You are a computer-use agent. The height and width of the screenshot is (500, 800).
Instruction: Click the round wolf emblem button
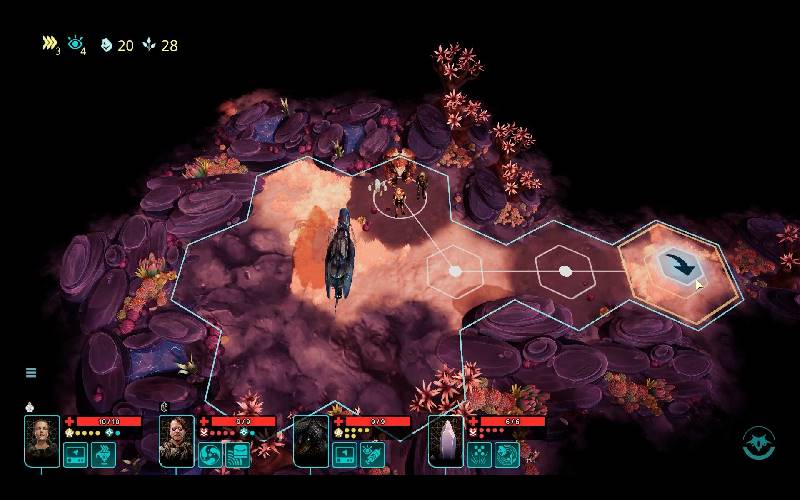[x=759, y=443]
